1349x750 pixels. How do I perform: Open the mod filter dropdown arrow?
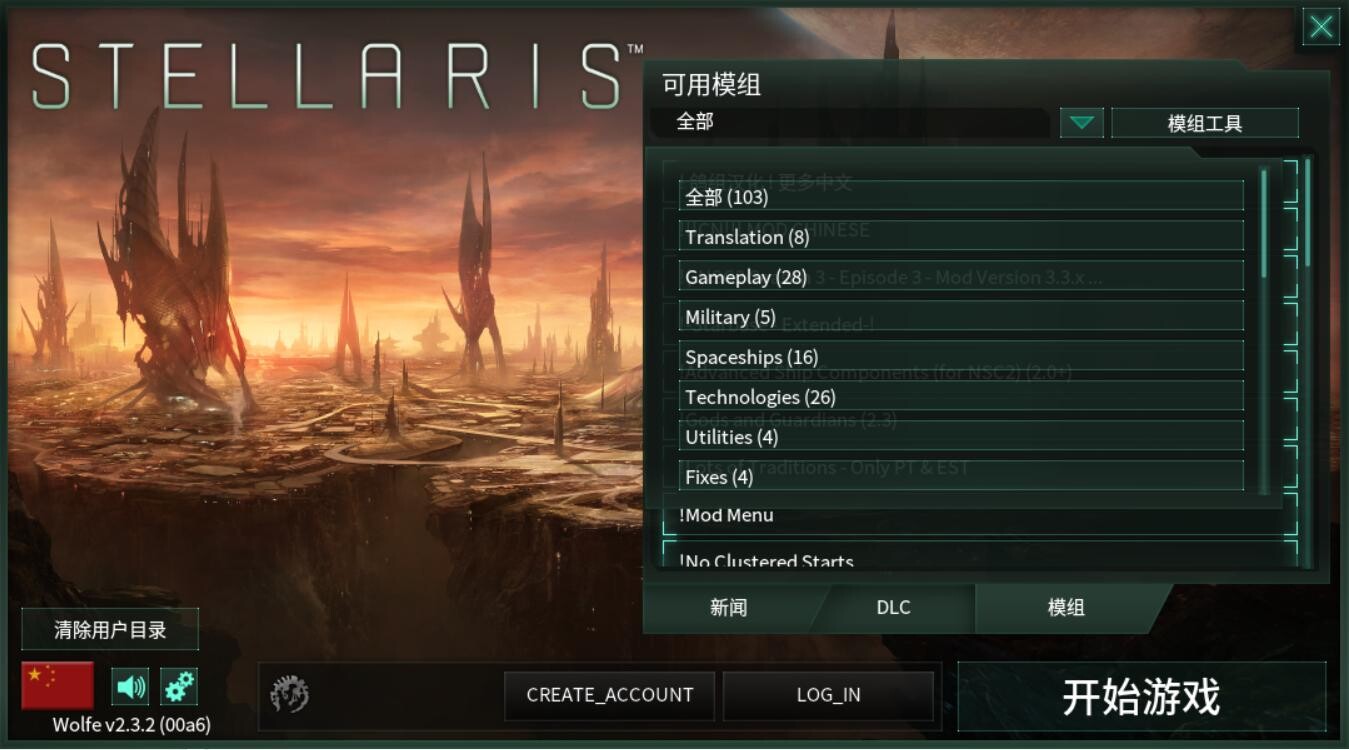pyautogui.click(x=1080, y=122)
